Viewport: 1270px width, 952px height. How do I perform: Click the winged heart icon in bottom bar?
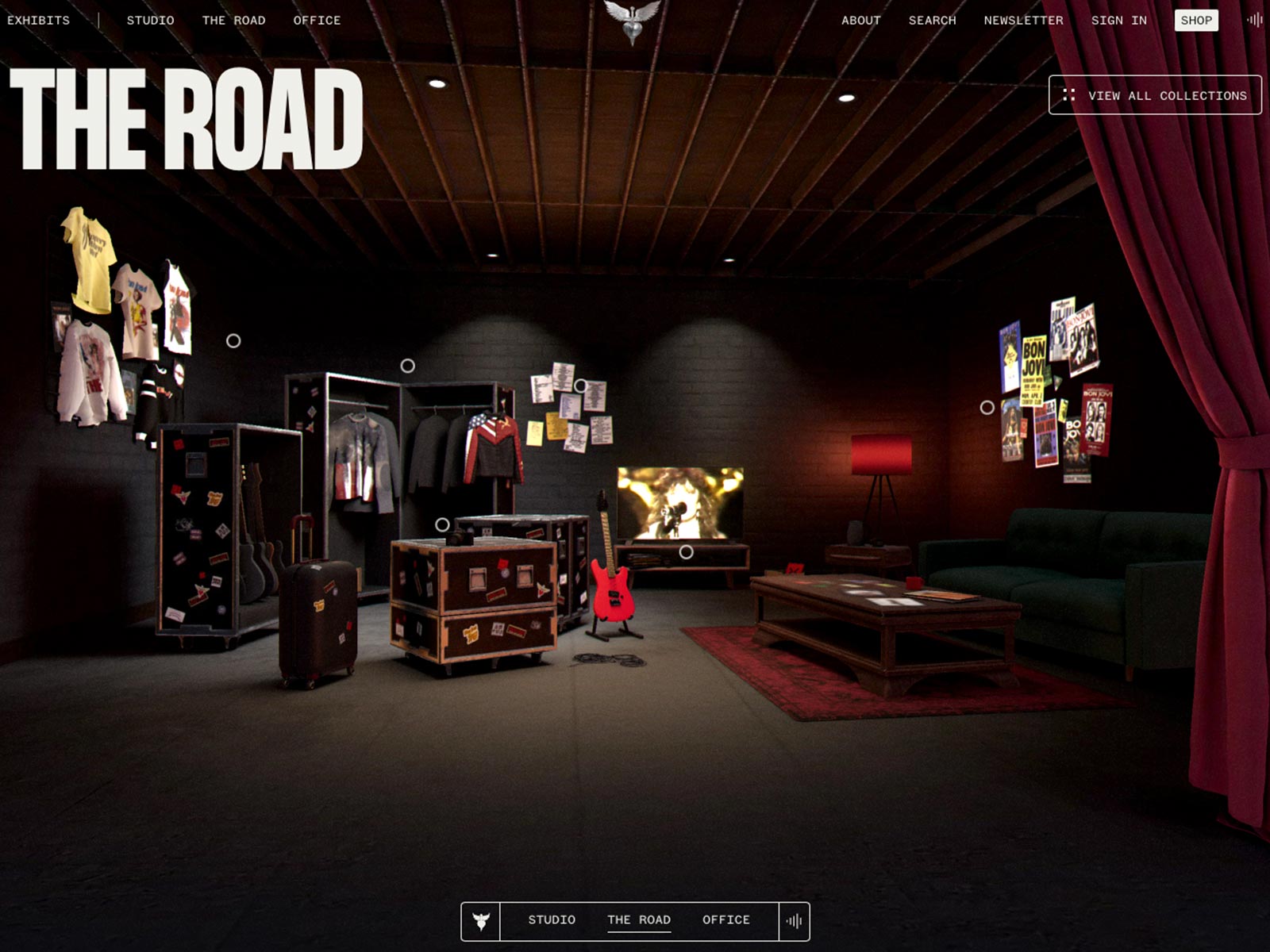(481, 921)
